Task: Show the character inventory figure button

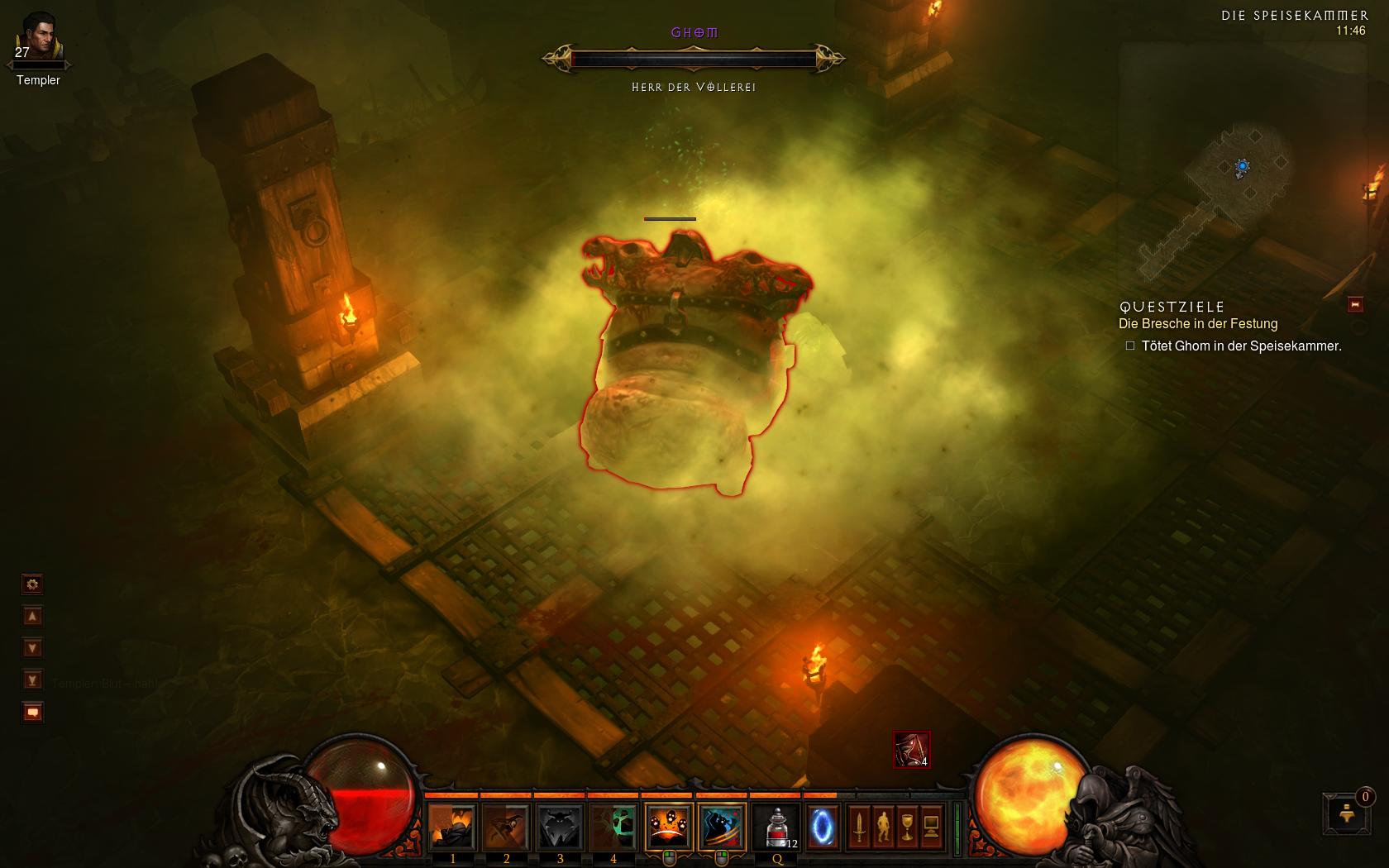Action: pyautogui.click(x=884, y=825)
